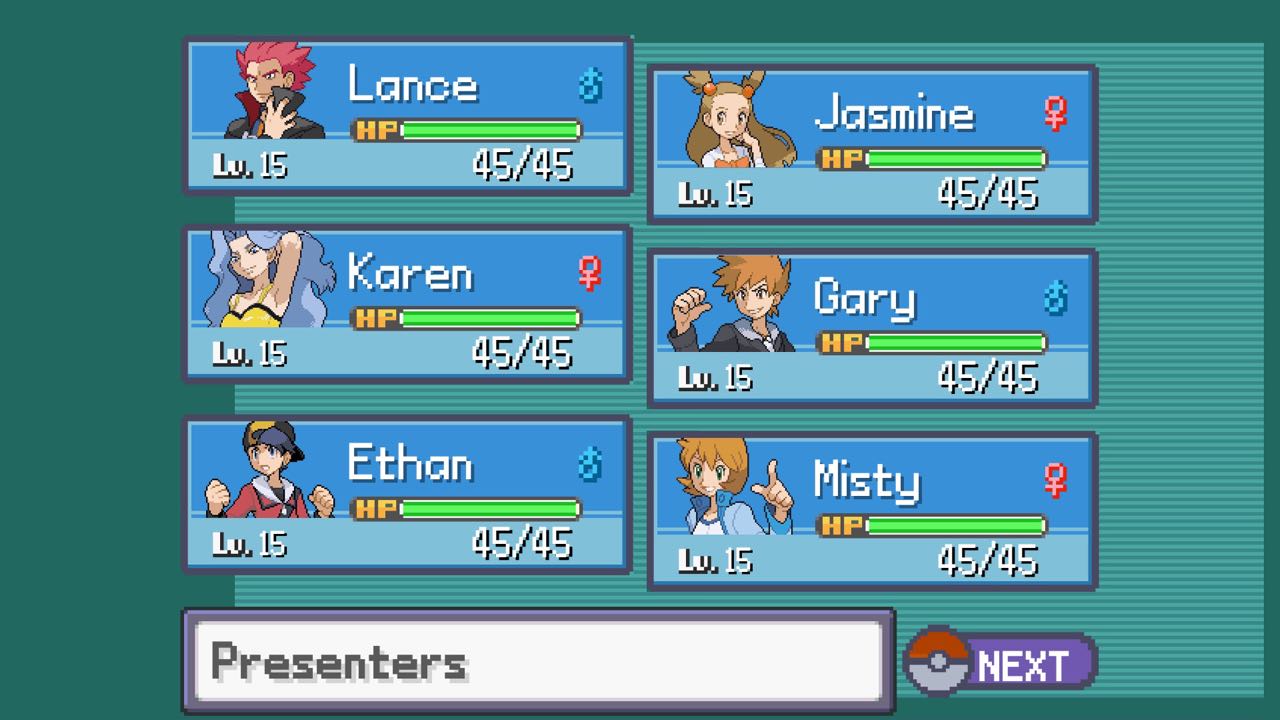This screenshot has height=720, width=1280.
Task: Choose Ethan's party card
Action: point(406,494)
